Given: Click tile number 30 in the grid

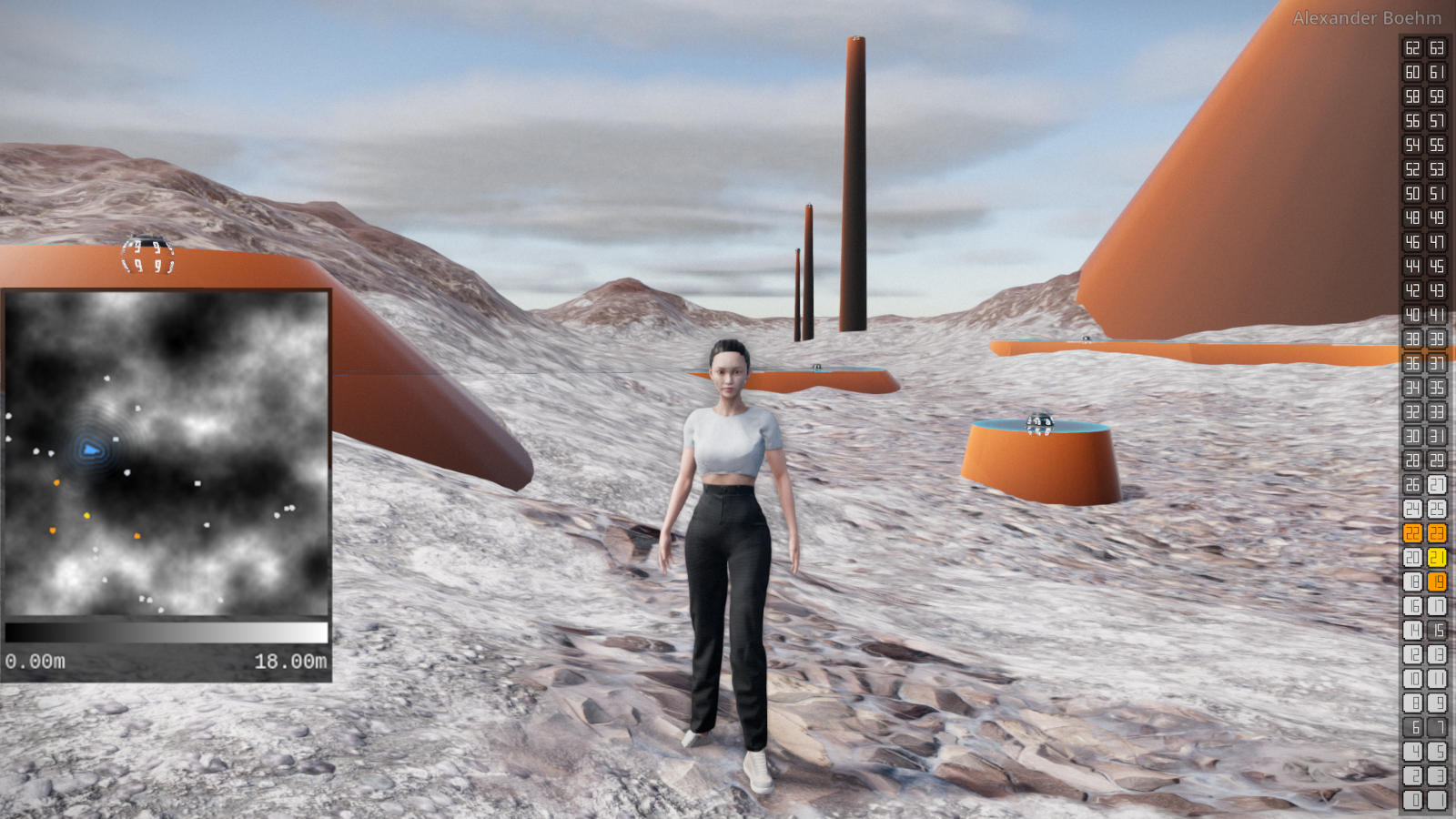Looking at the screenshot, I should click(1412, 436).
